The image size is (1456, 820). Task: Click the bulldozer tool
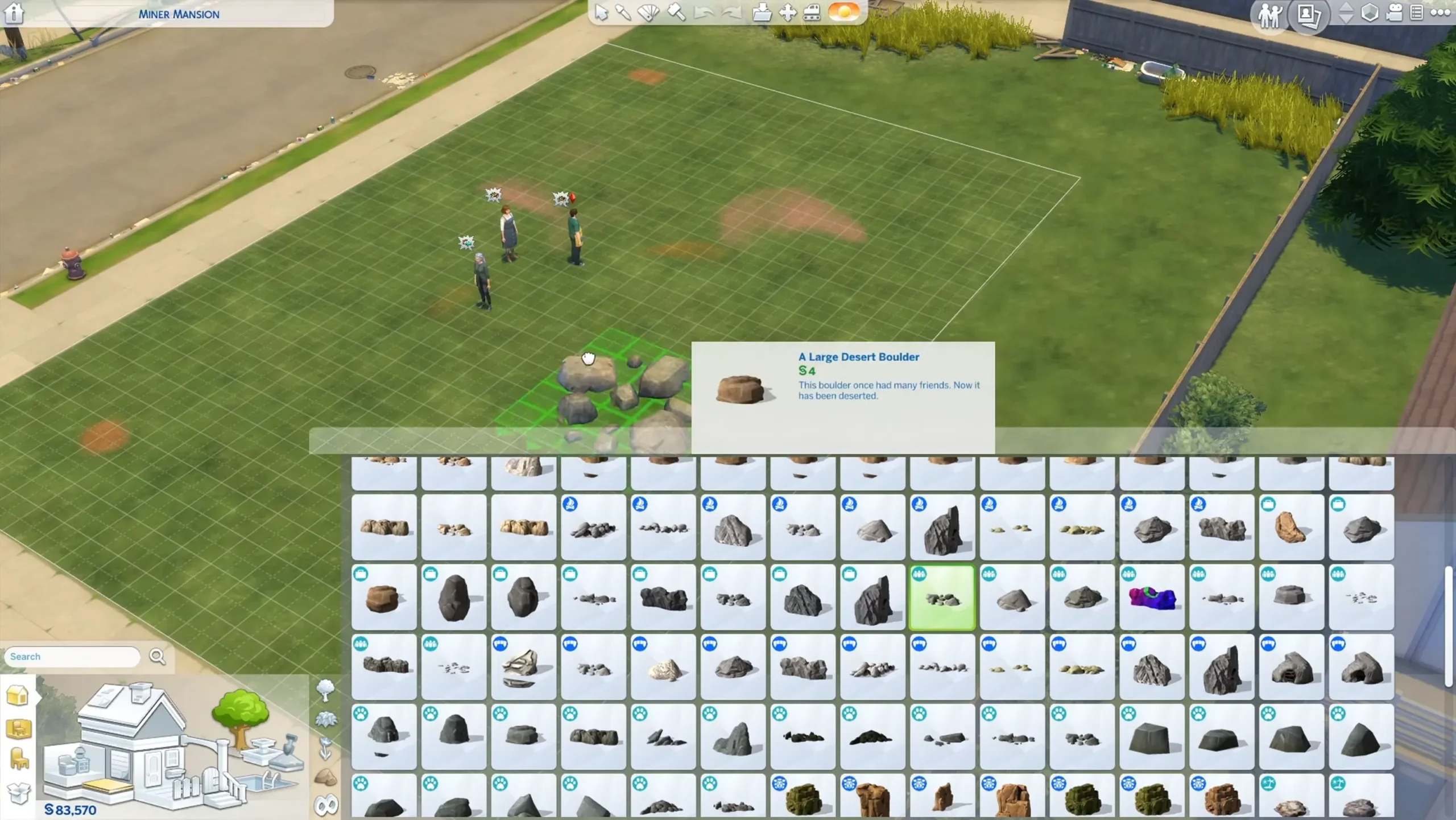tap(812, 13)
